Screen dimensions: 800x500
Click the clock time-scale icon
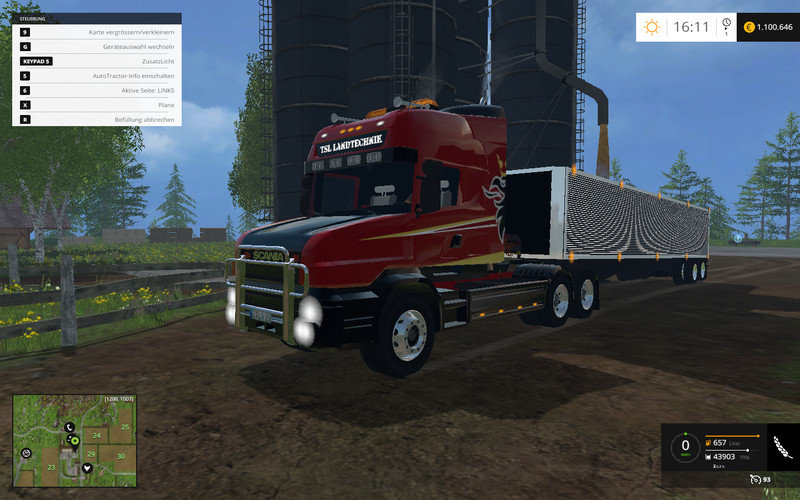[x=726, y=27]
